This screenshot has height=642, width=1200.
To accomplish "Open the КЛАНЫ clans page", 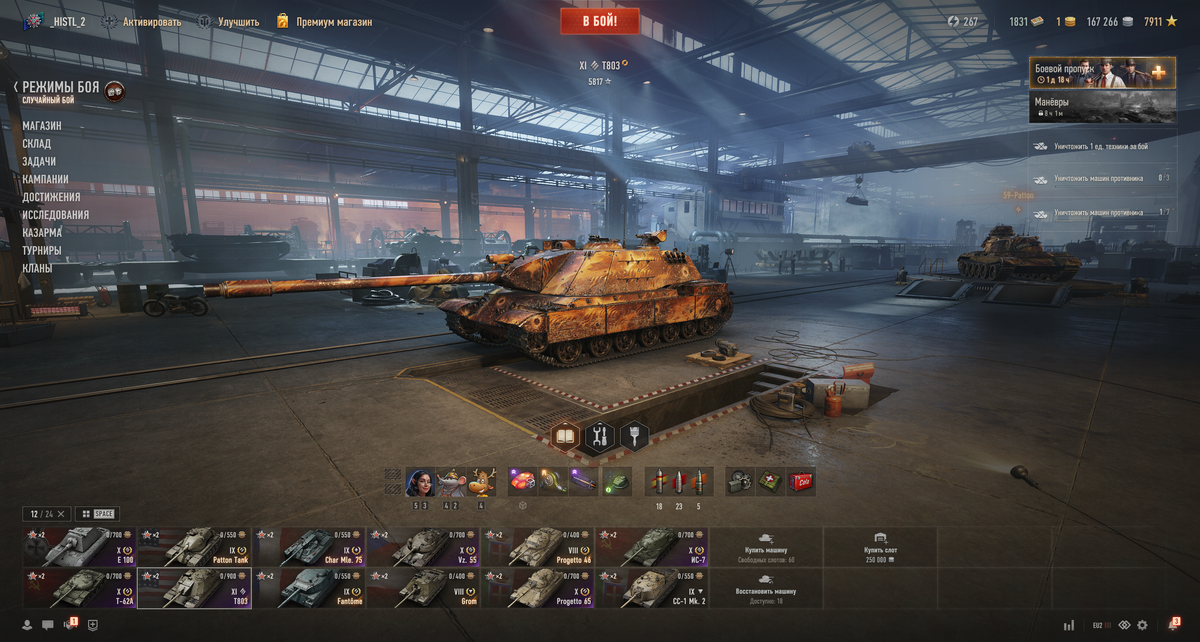I will coord(37,268).
